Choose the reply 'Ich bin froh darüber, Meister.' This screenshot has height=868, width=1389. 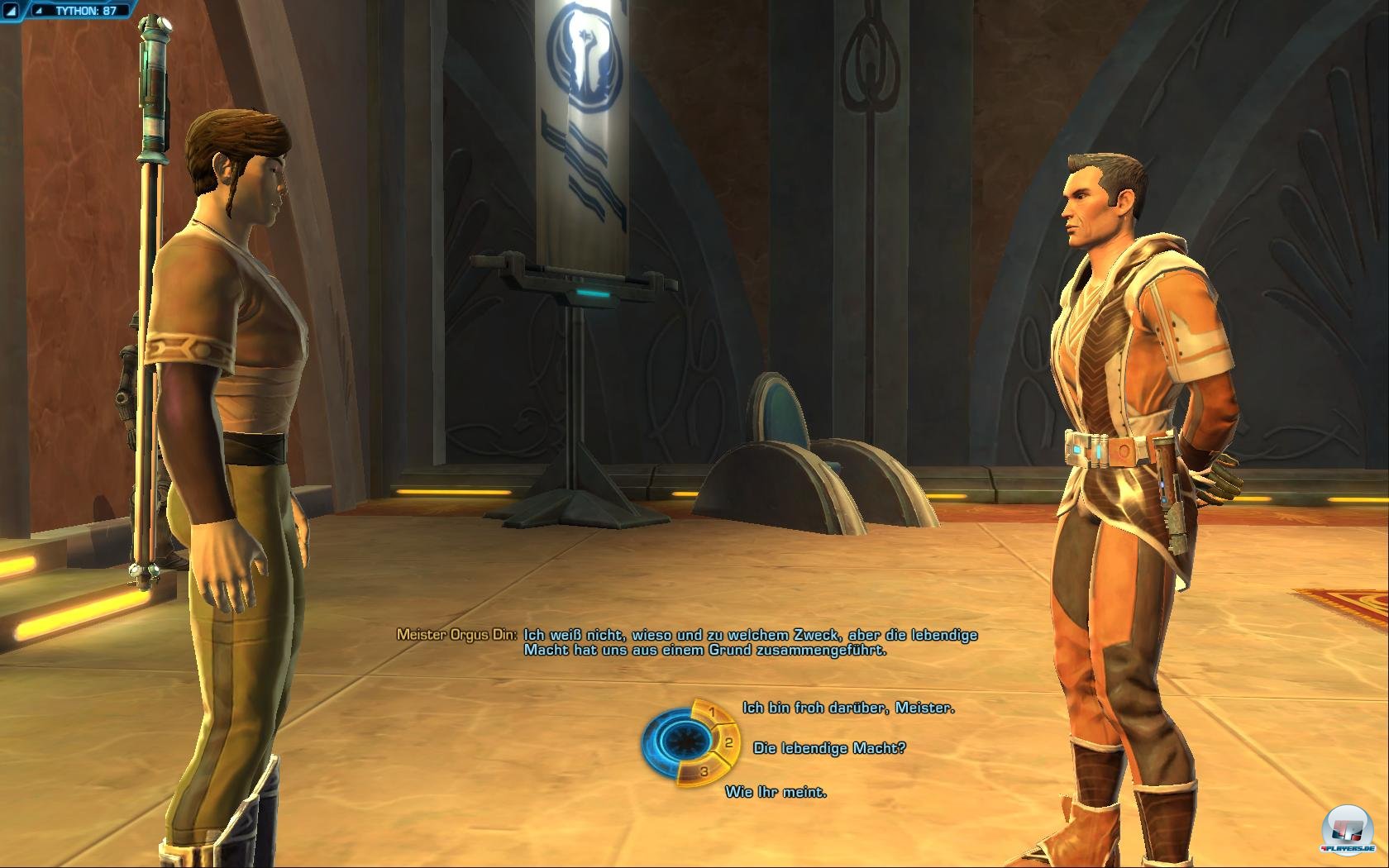coord(849,707)
